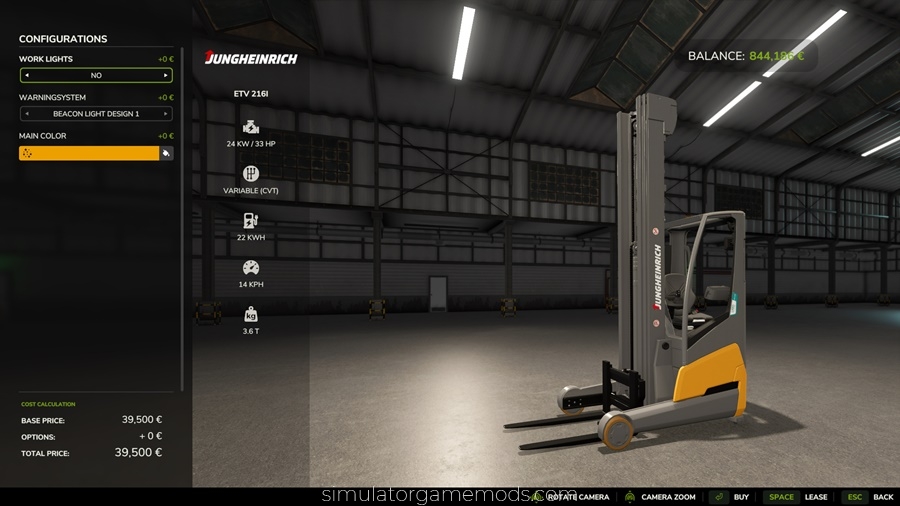Open the paint bucket color picker
900x506 pixels.
click(x=166, y=153)
